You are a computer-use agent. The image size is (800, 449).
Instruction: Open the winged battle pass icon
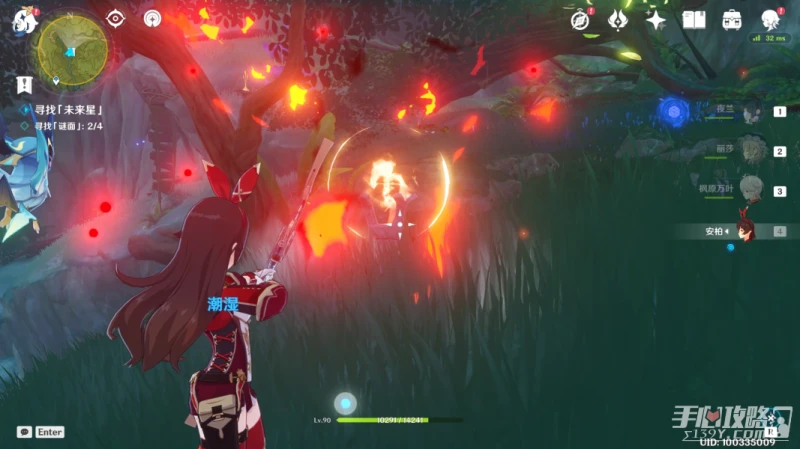[618, 19]
